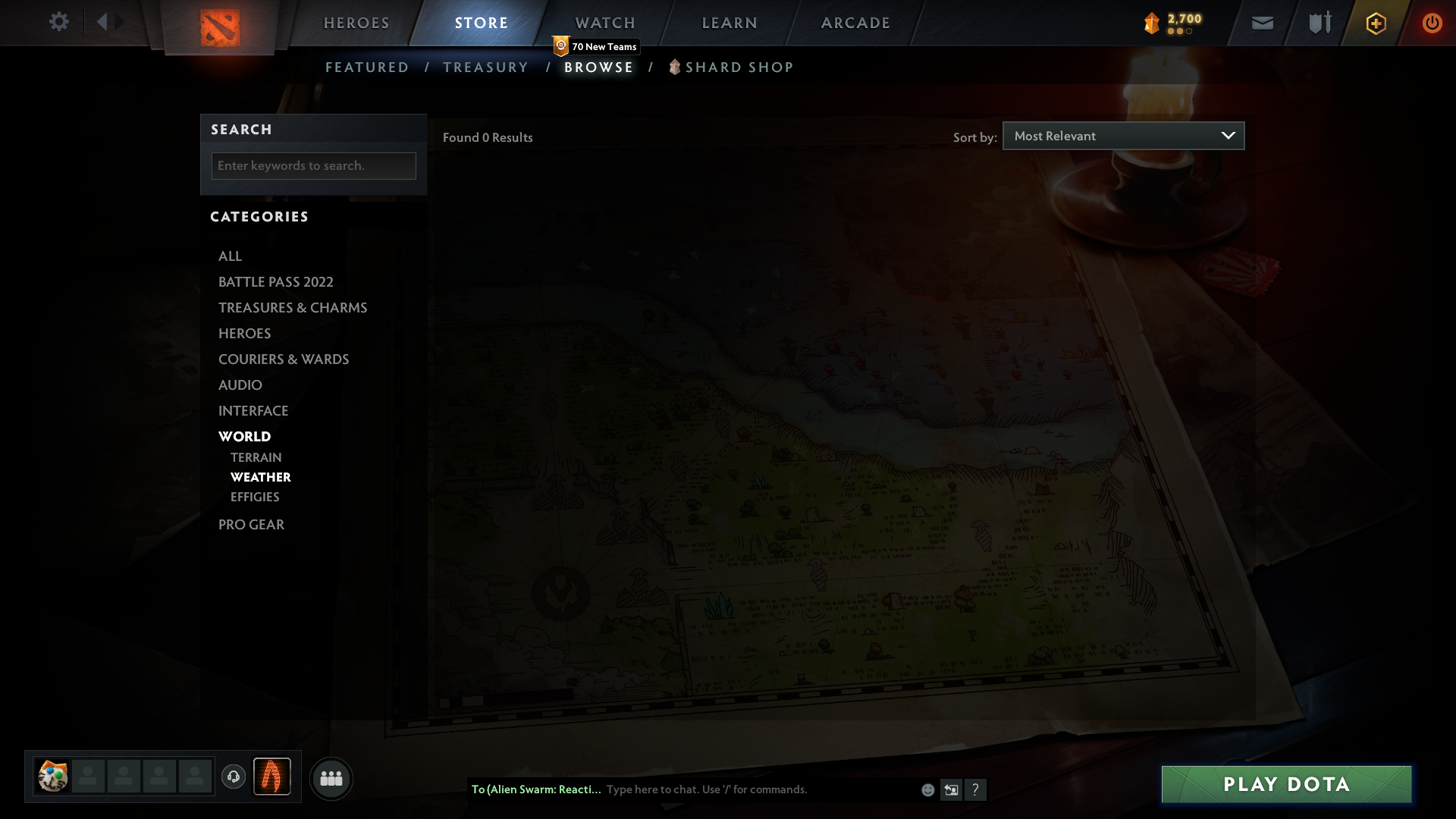
Task: Click the PLAY DOTA button
Action: pyautogui.click(x=1285, y=784)
